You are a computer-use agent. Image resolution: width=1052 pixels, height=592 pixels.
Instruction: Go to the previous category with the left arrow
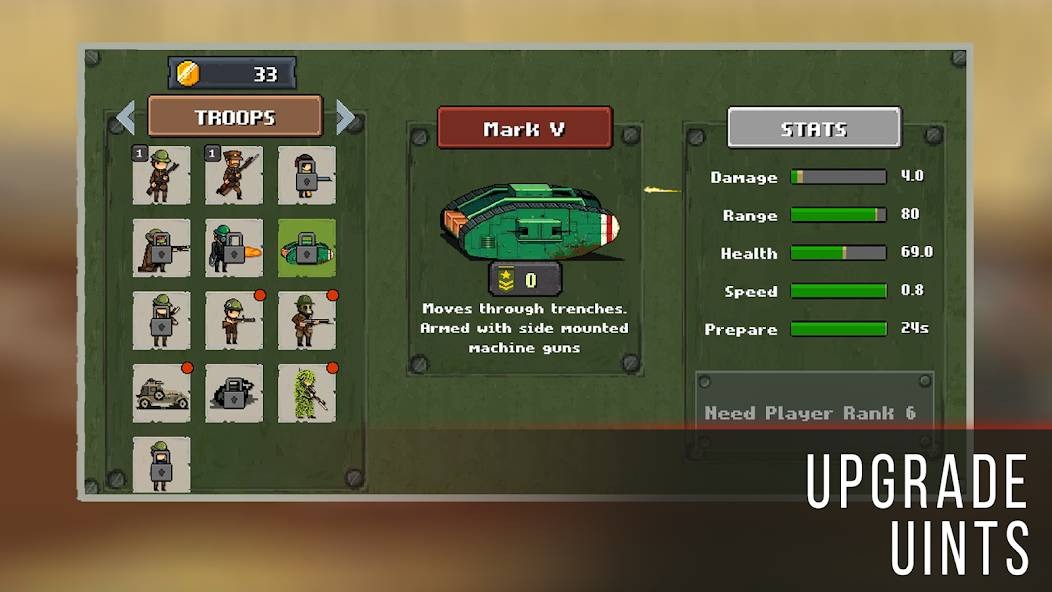126,117
